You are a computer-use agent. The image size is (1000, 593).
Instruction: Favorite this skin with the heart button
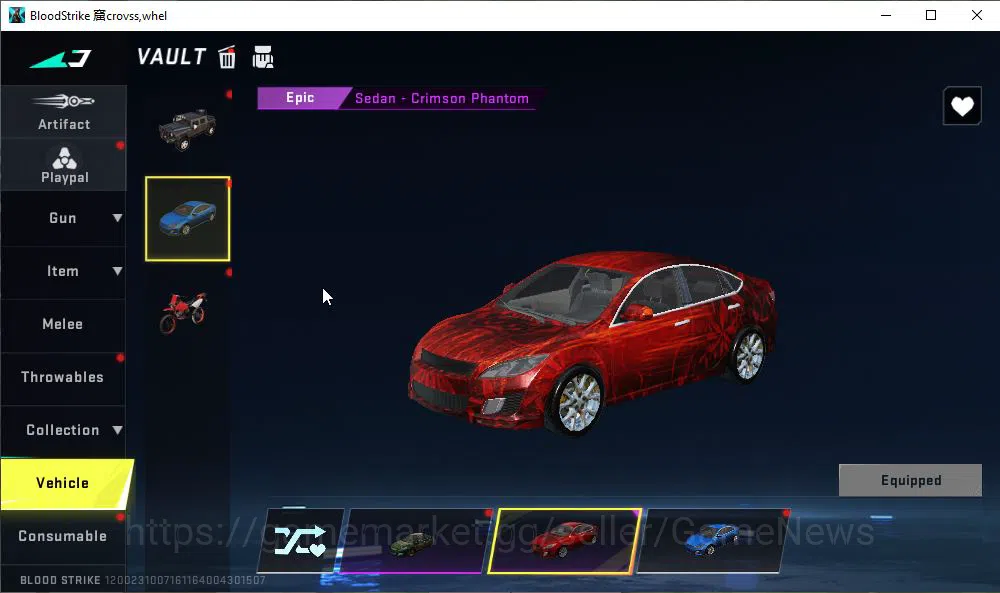point(962,107)
